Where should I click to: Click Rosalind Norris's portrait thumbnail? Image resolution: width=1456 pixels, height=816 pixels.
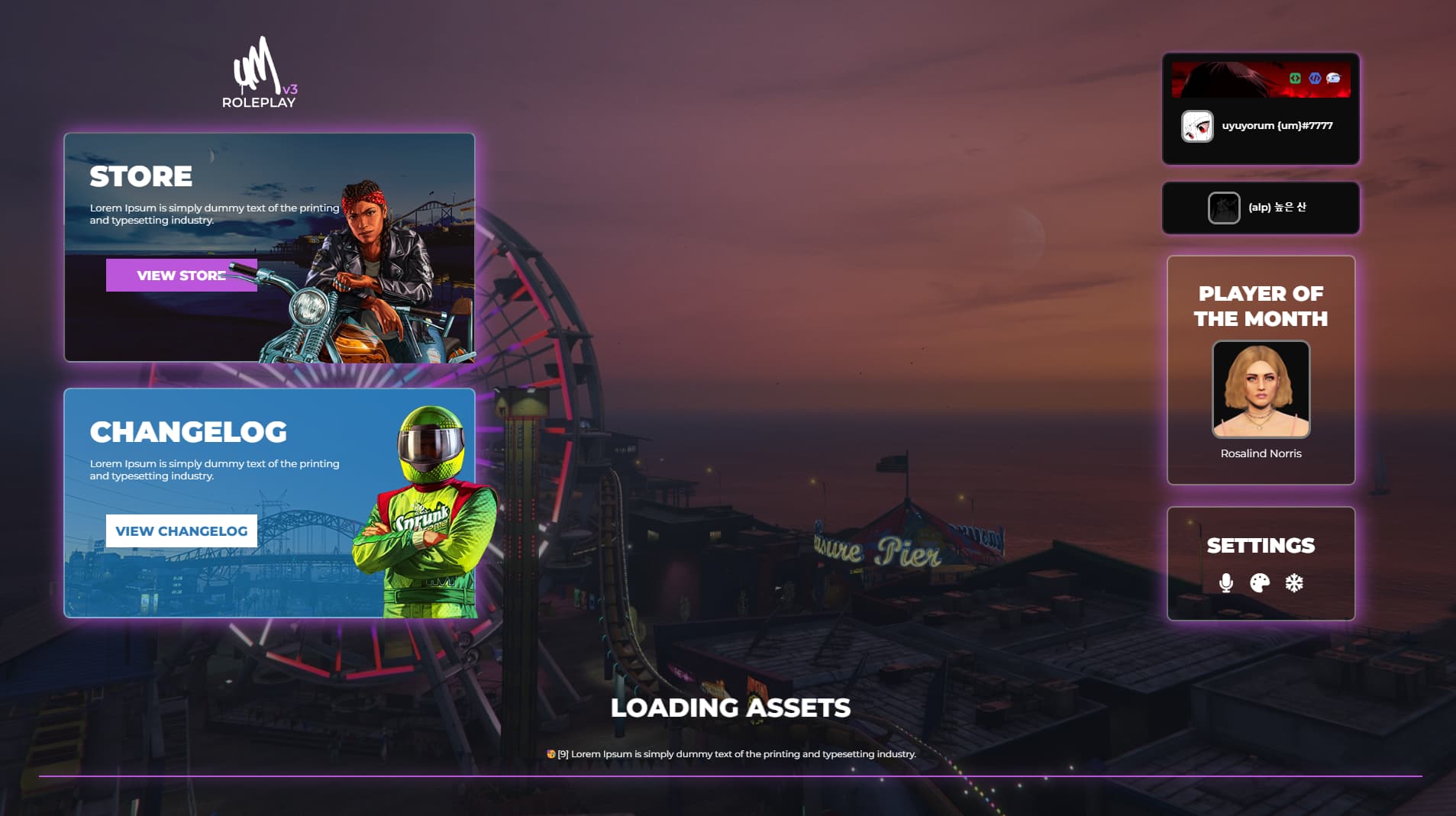(1261, 389)
